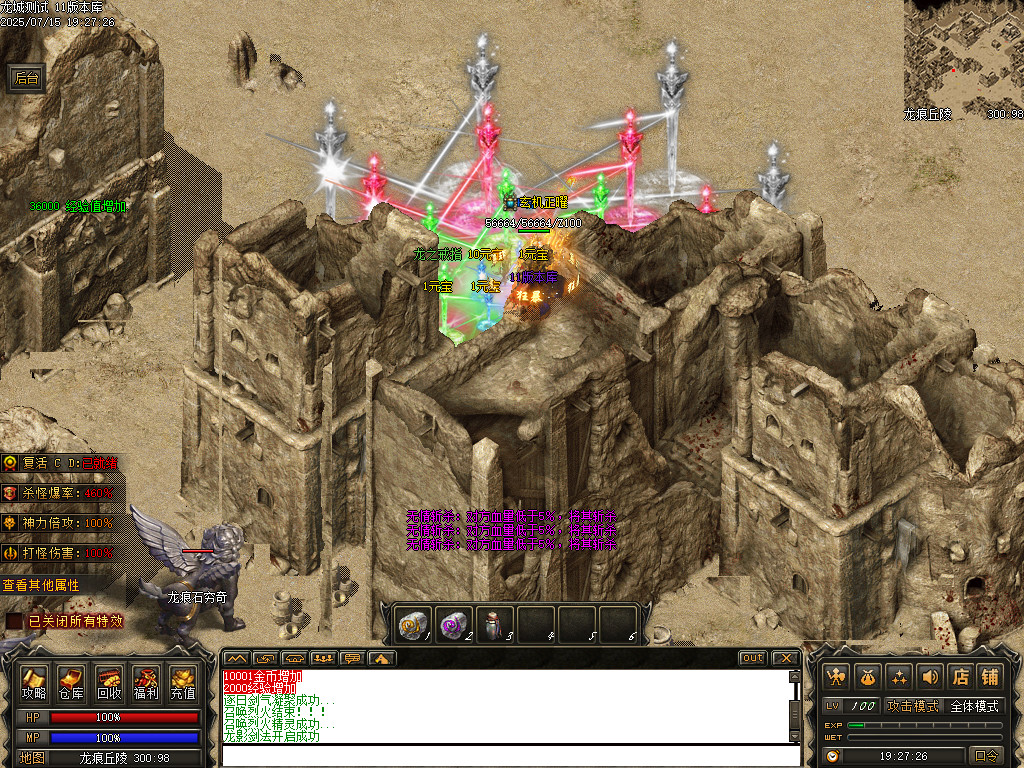This screenshot has width=1024, height=768.
Task: Use the potion bottle in hotbar slot 3
Action: 494,625
